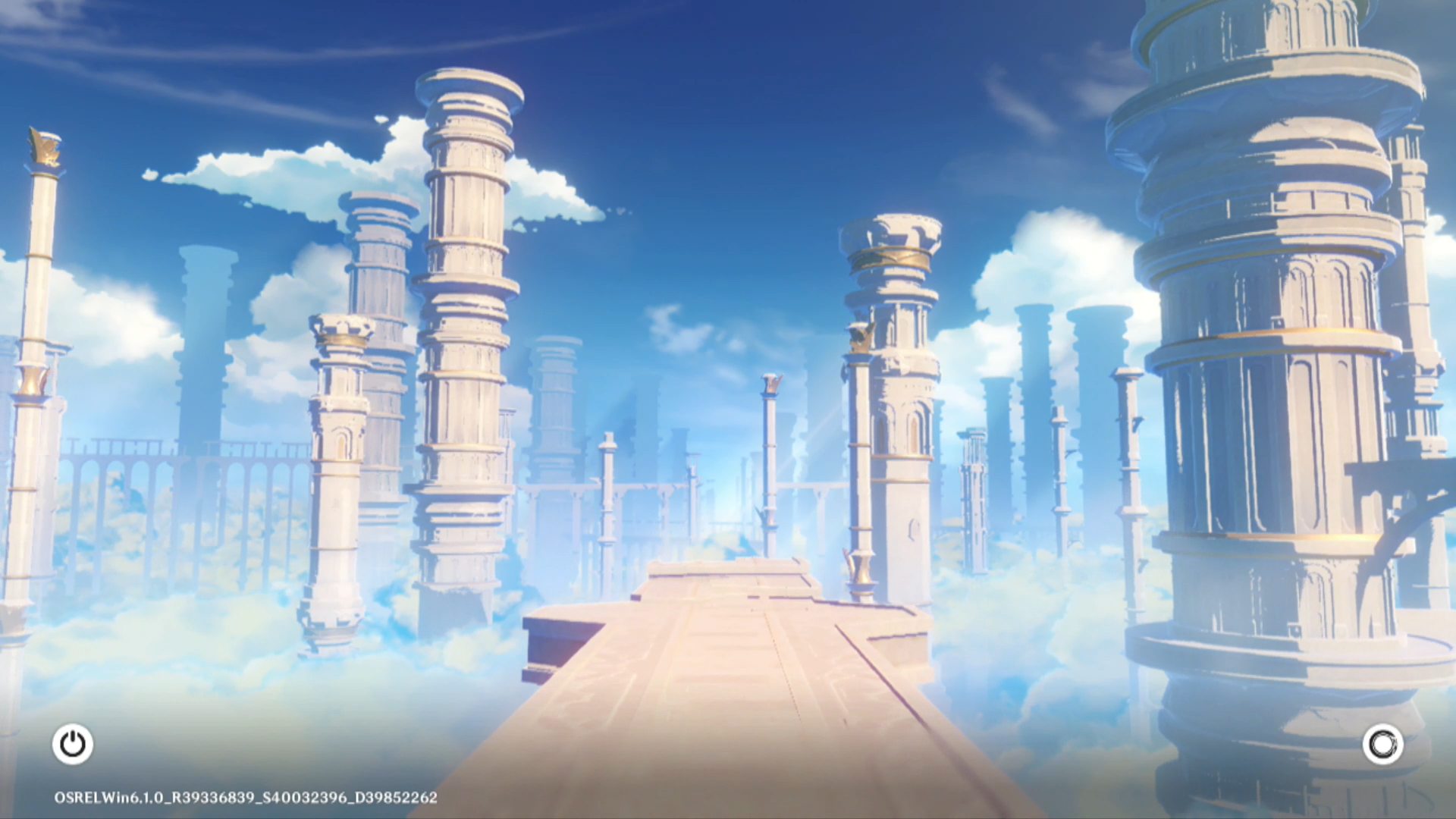Open the circular ring icon button
Viewport: 1456px width, 819px height.
tap(1382, 744)
